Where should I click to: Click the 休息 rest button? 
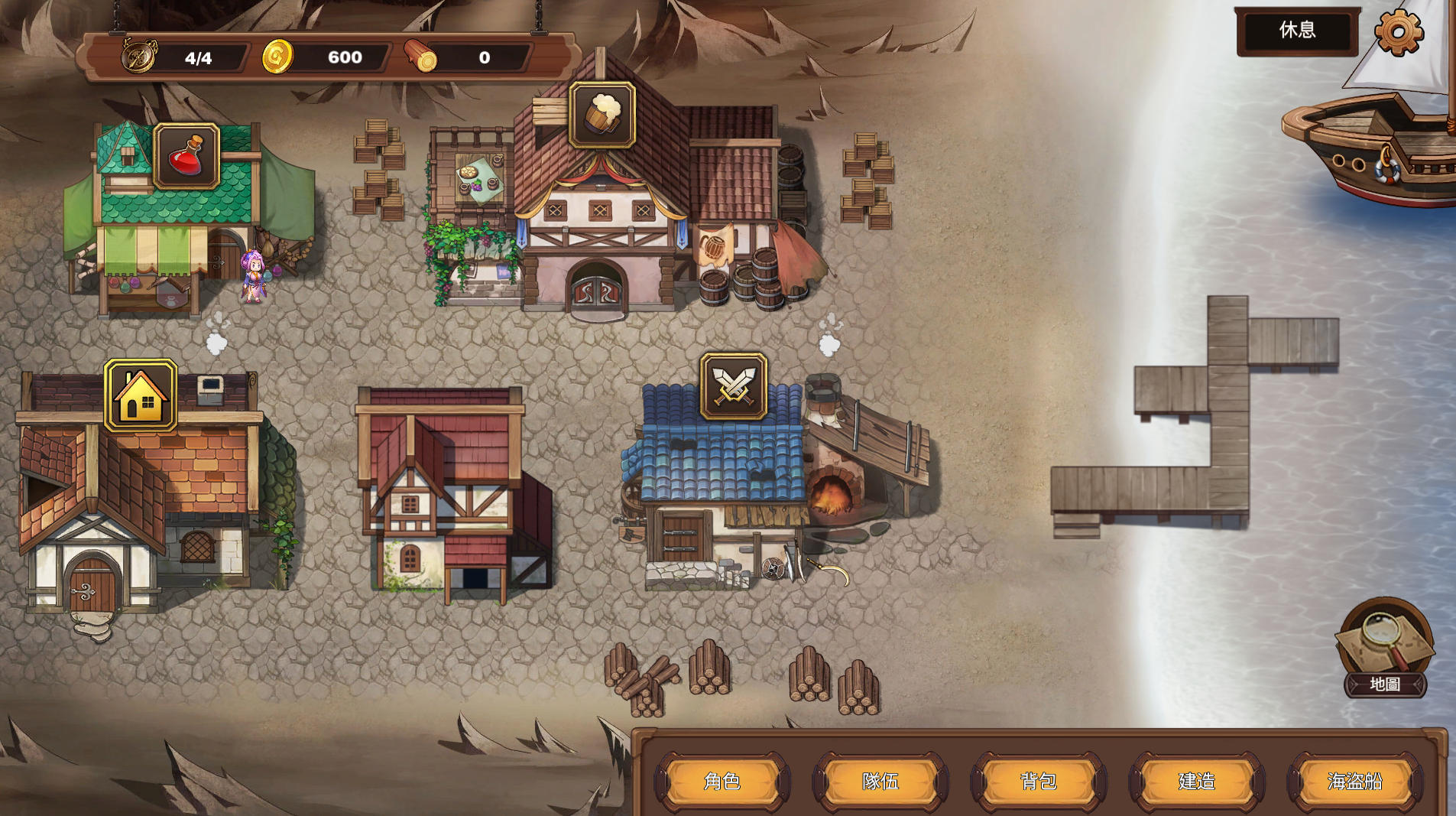point(1297,31)
